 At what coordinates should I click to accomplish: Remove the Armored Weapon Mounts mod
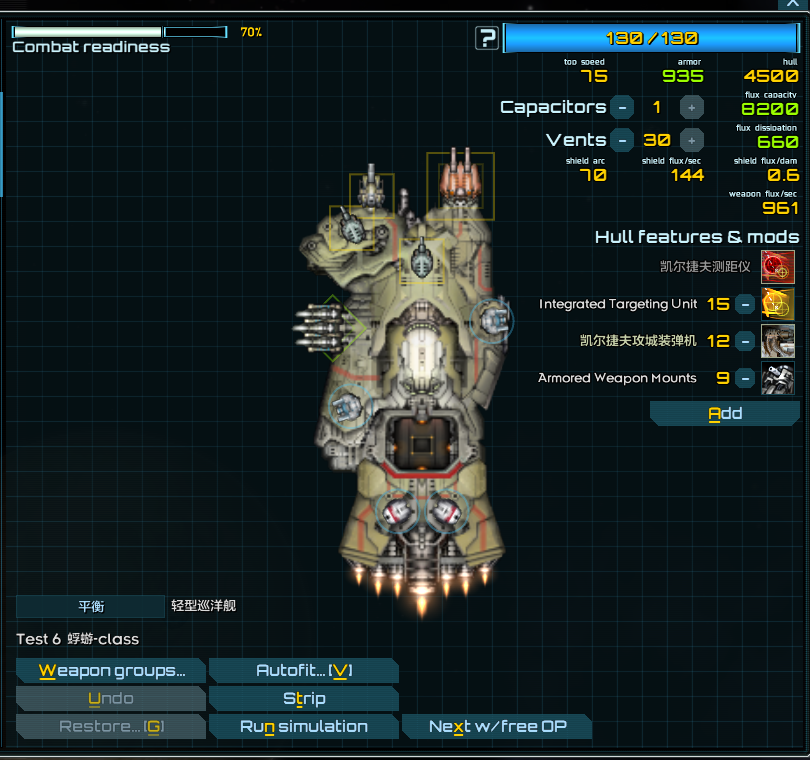[x=745, y=378]
